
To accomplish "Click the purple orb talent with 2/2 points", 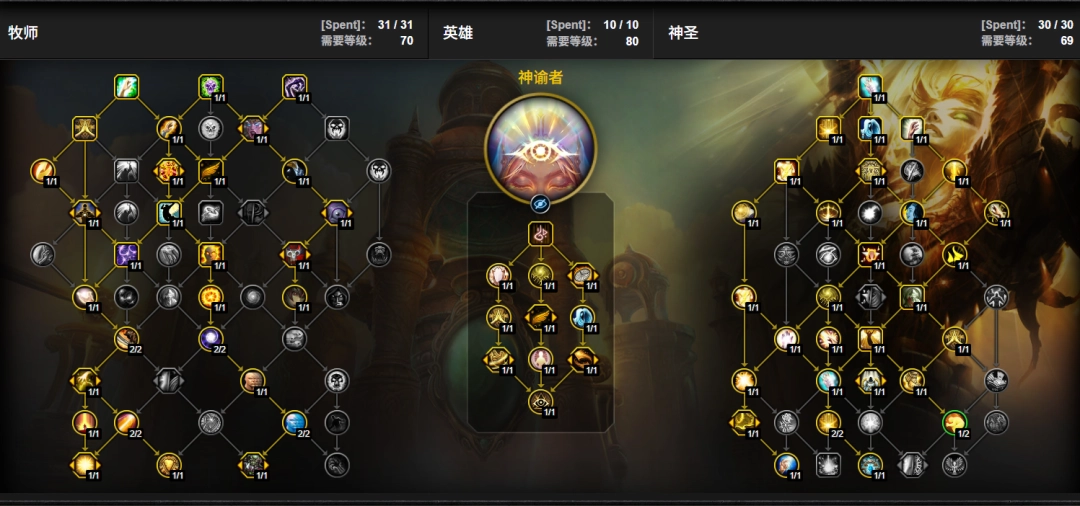I will [x=210, y=338].
